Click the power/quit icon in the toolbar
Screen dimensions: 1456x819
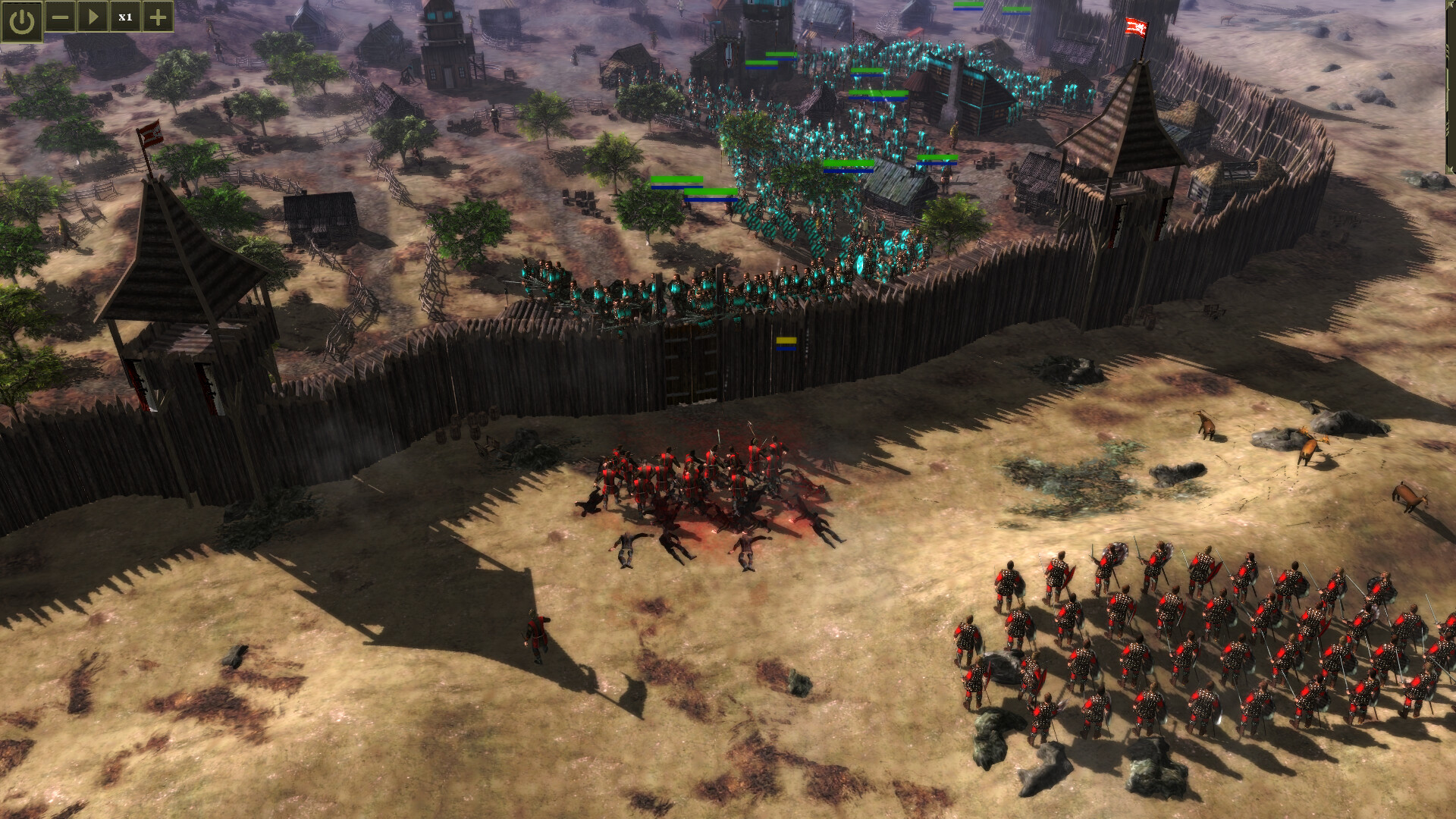coord(20,17)
